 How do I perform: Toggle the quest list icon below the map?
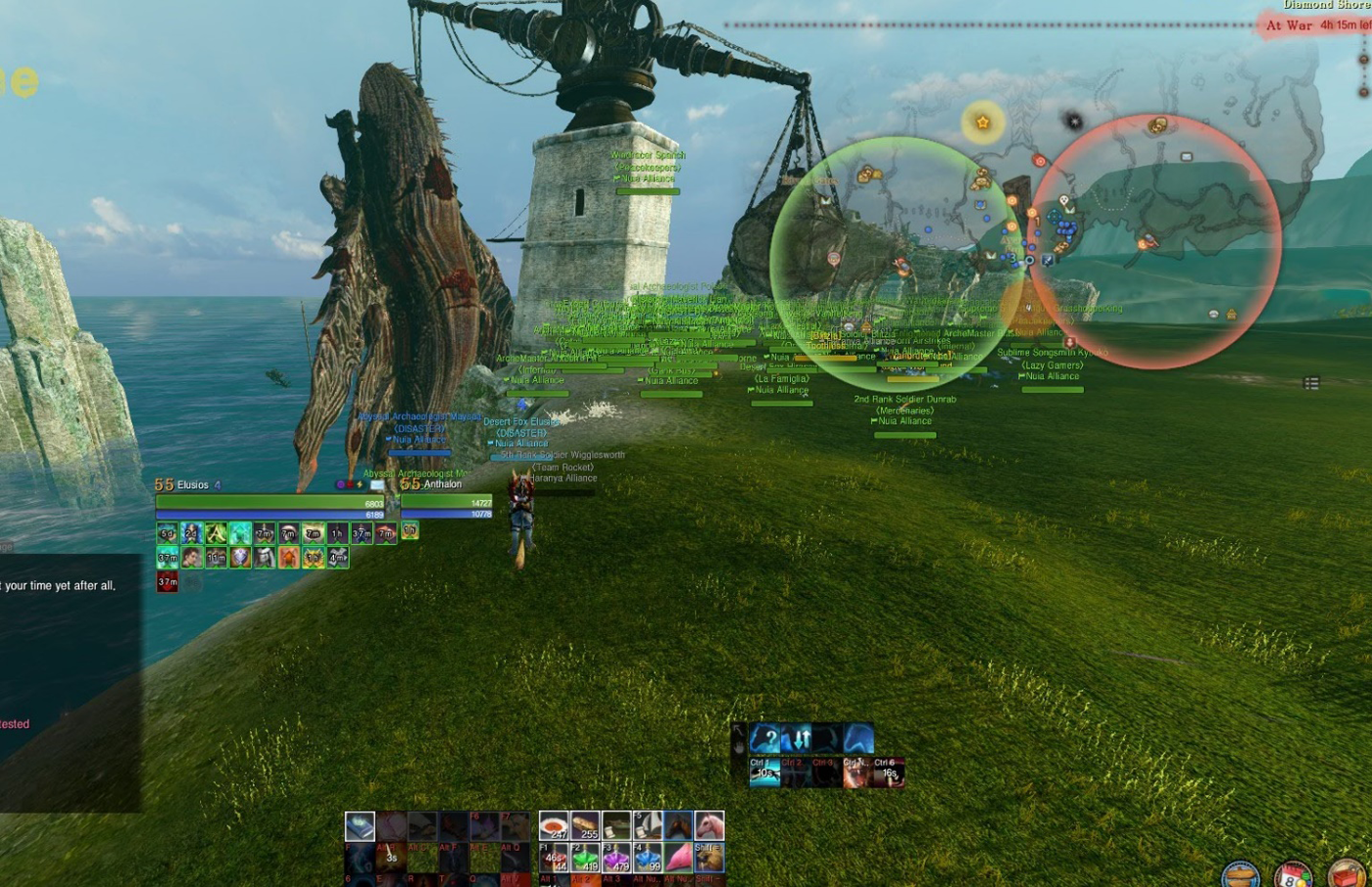click(1311, 383)
